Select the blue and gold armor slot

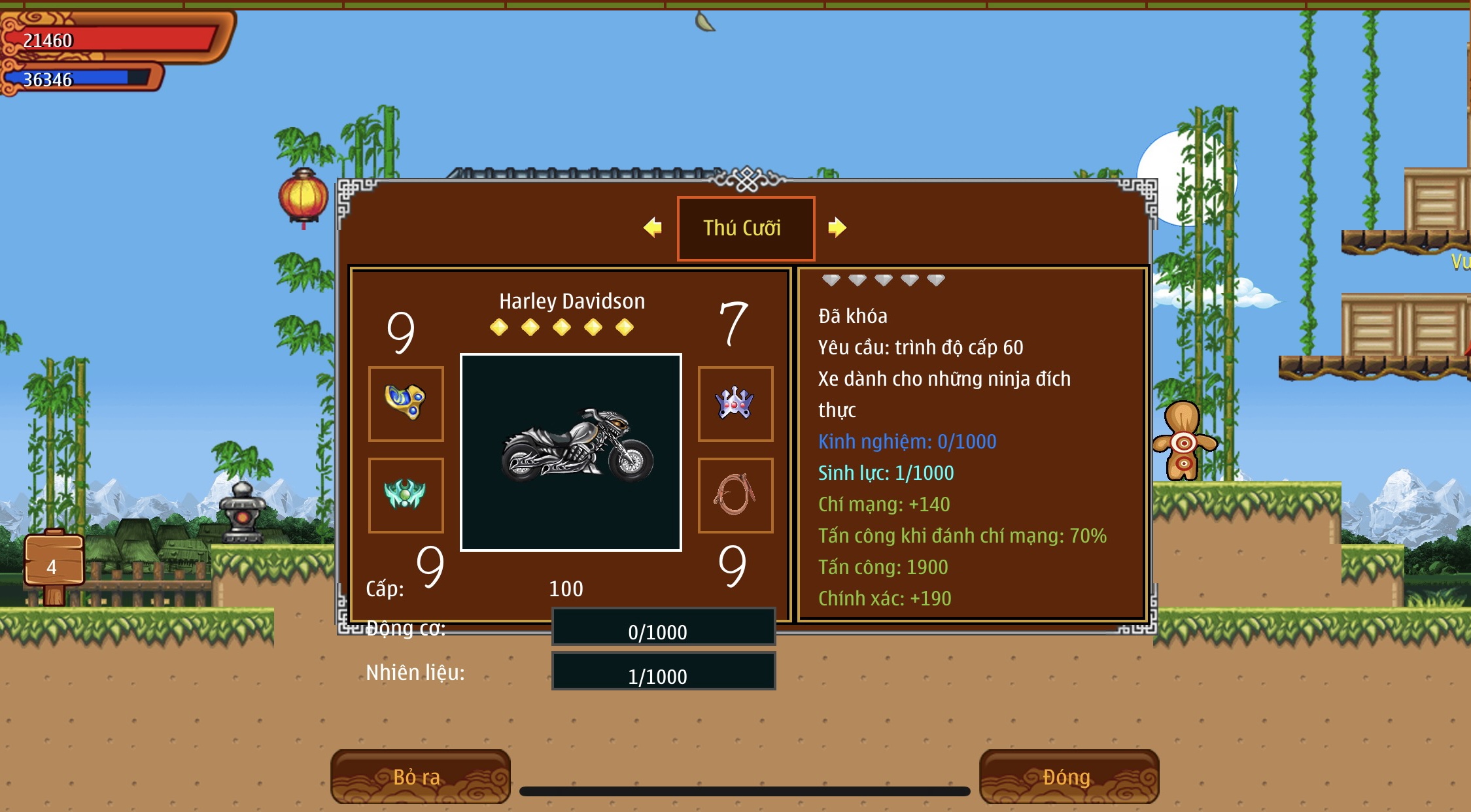click(x=406, y=403)
